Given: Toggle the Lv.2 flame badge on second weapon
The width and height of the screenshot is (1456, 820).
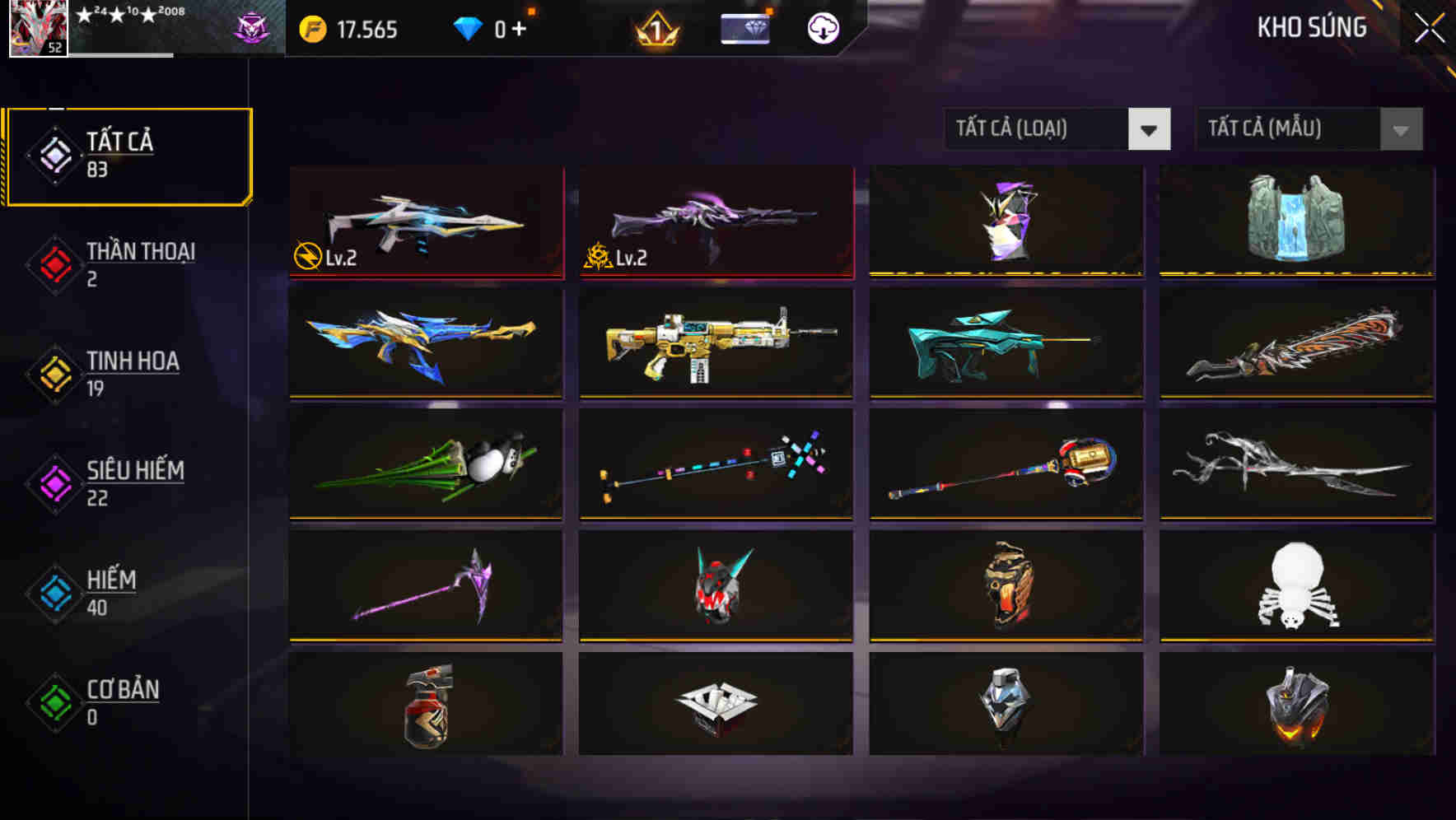Looking at the screenshot, I should [600, 257].
